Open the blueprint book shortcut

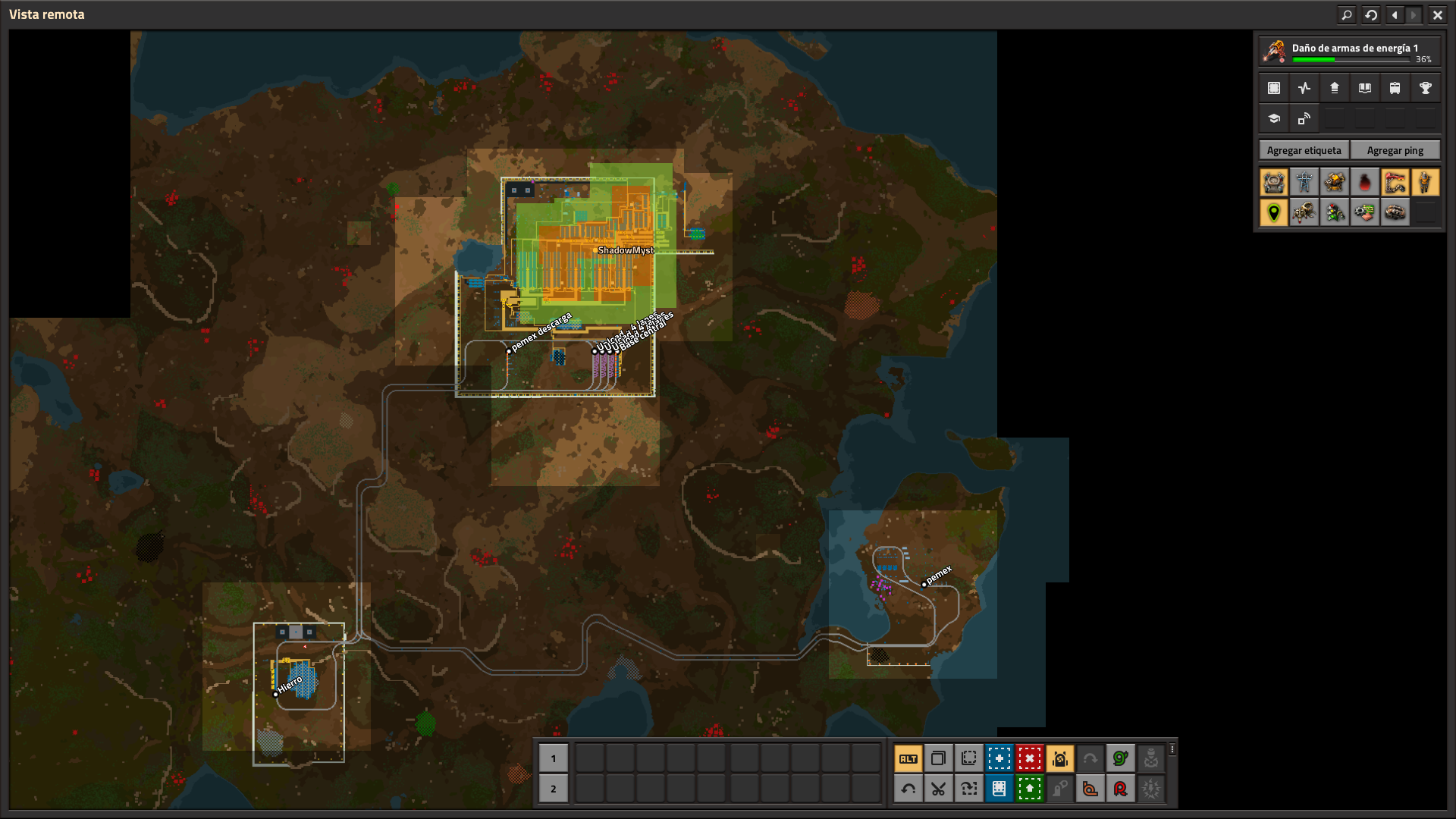999,789
